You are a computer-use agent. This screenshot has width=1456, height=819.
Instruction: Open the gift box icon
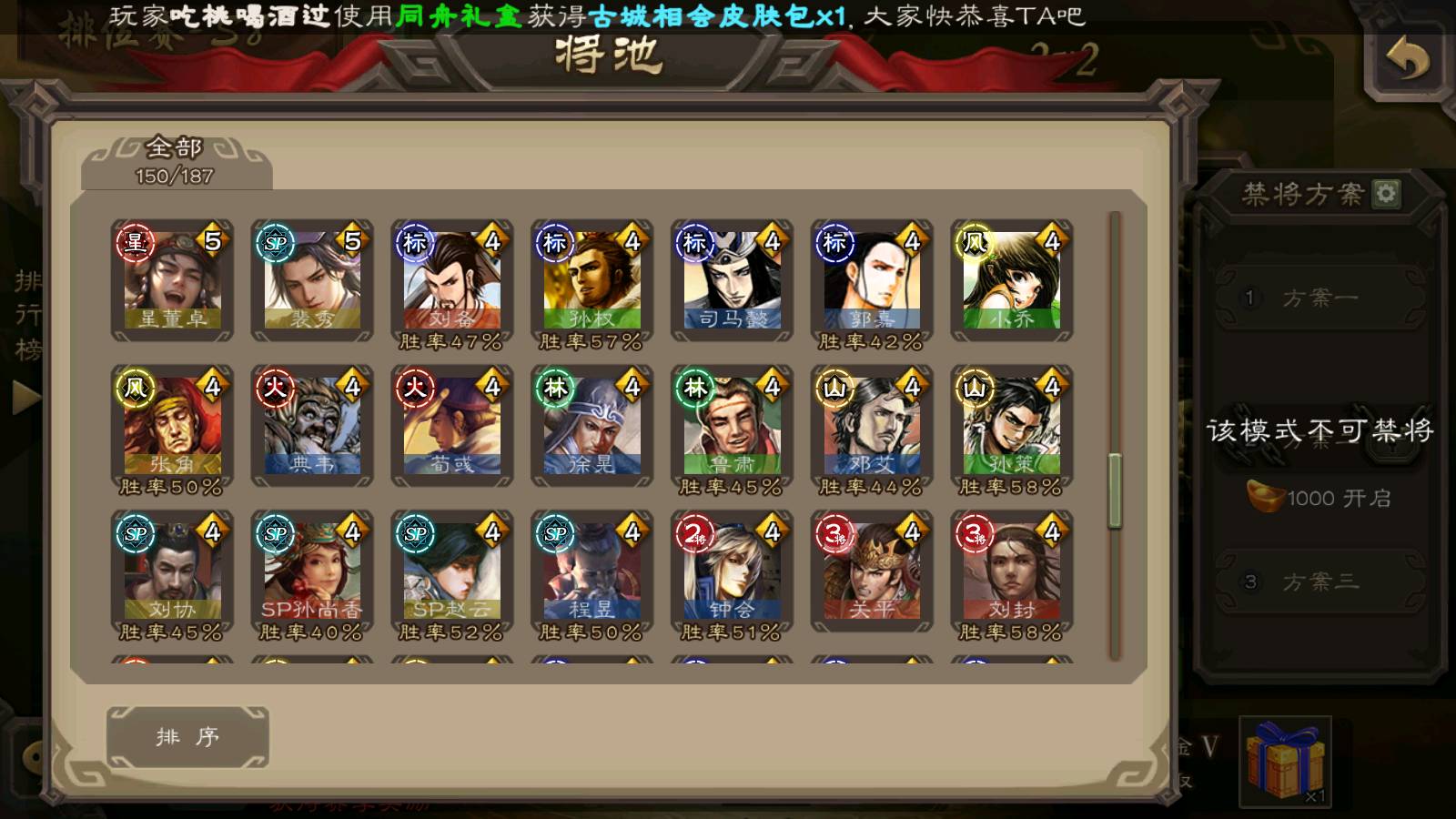coord(1285,760)
